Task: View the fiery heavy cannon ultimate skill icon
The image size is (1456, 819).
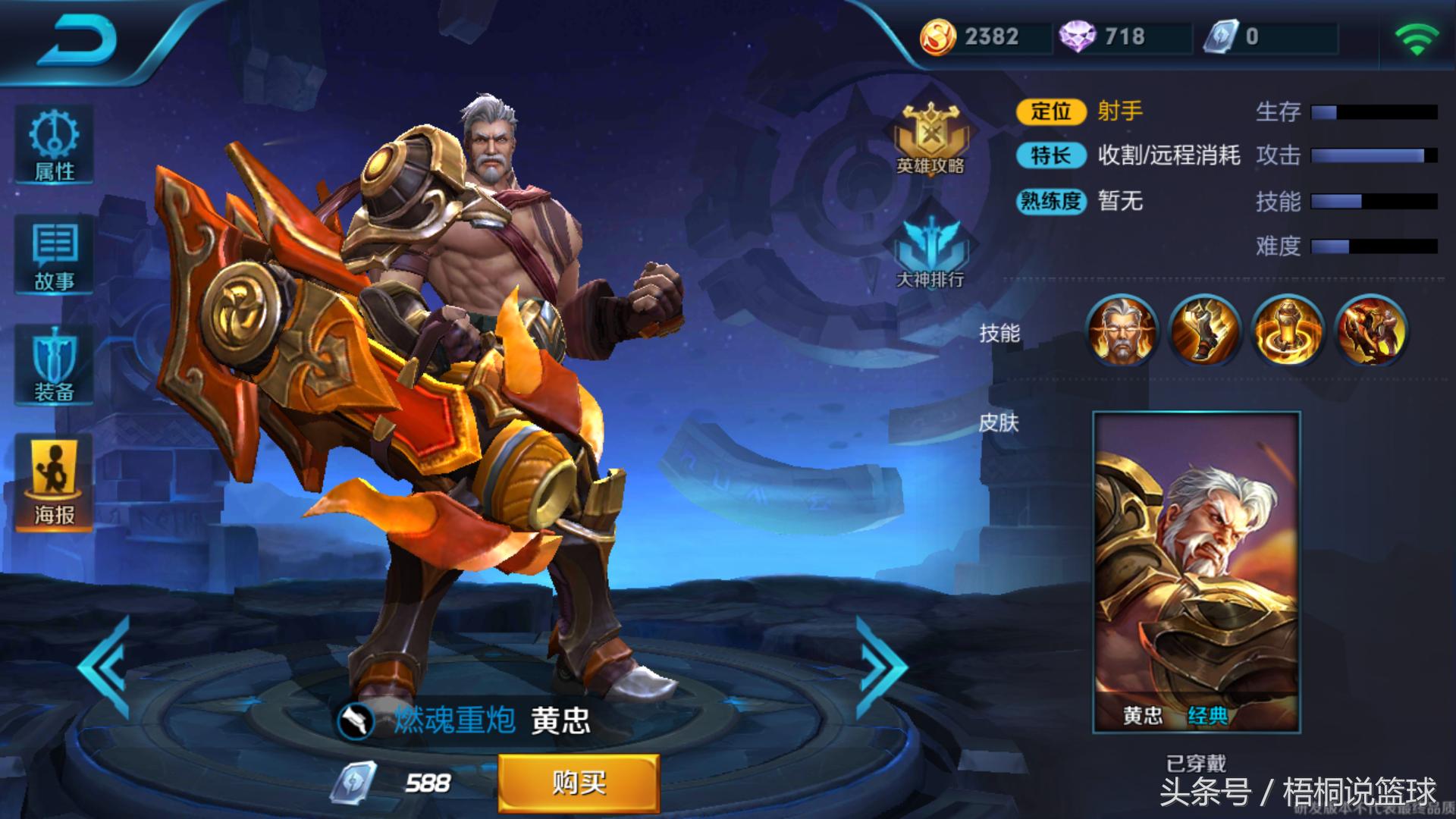Action: click(1370, 331)
